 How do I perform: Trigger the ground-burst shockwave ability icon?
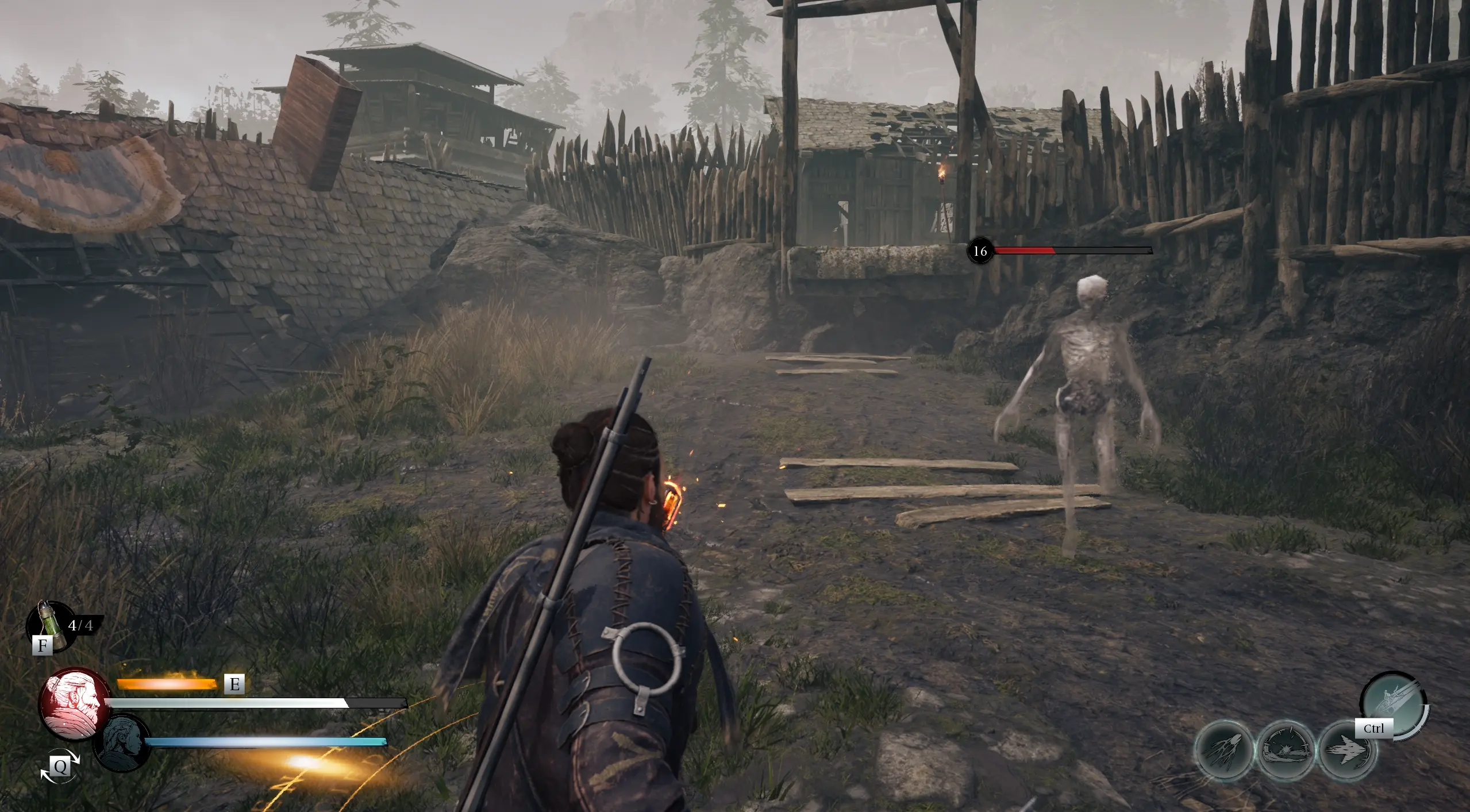click(1286, 749)
